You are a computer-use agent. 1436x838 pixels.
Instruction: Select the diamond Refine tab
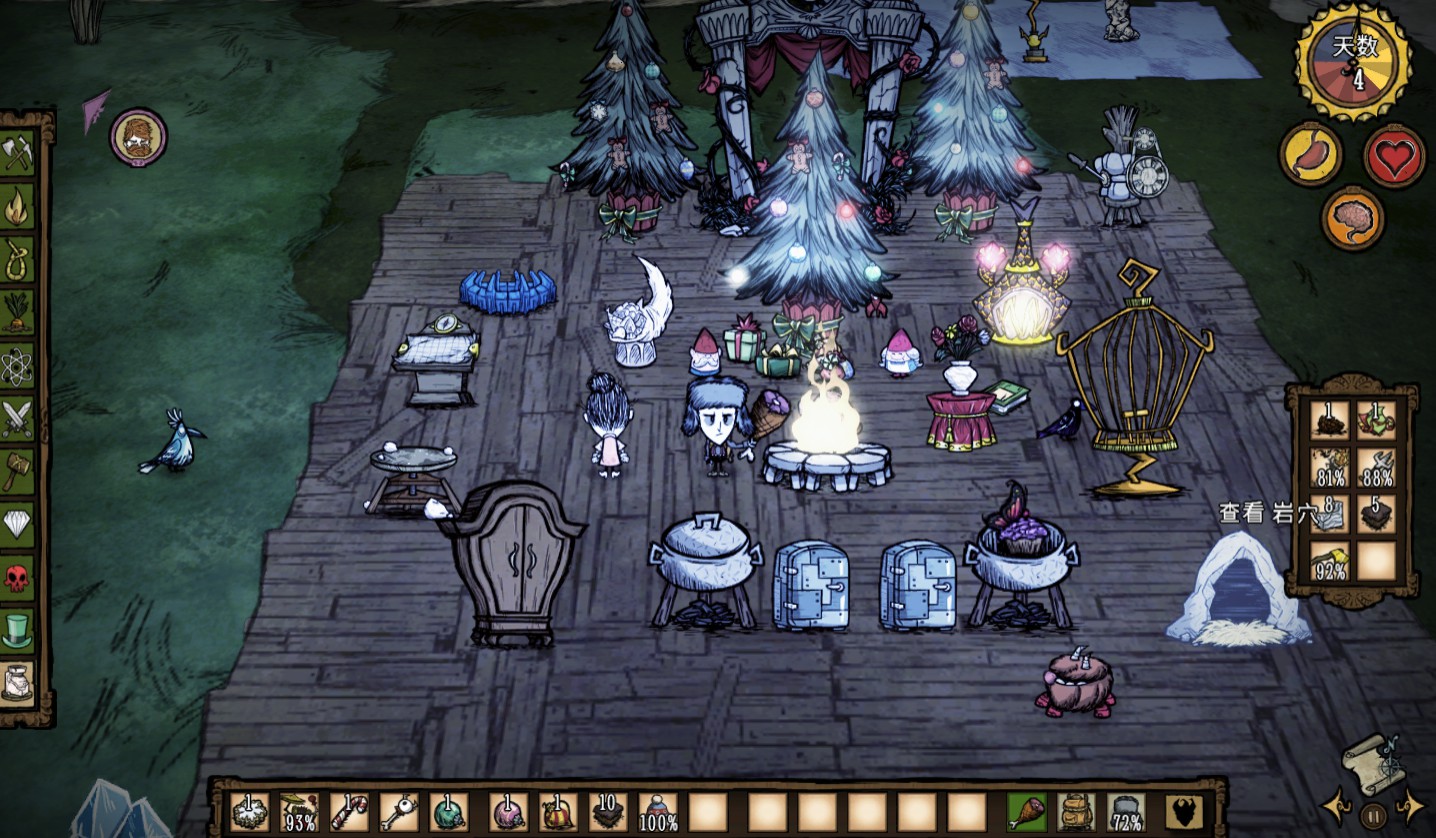pyautogui.click(x=18, y=523)
